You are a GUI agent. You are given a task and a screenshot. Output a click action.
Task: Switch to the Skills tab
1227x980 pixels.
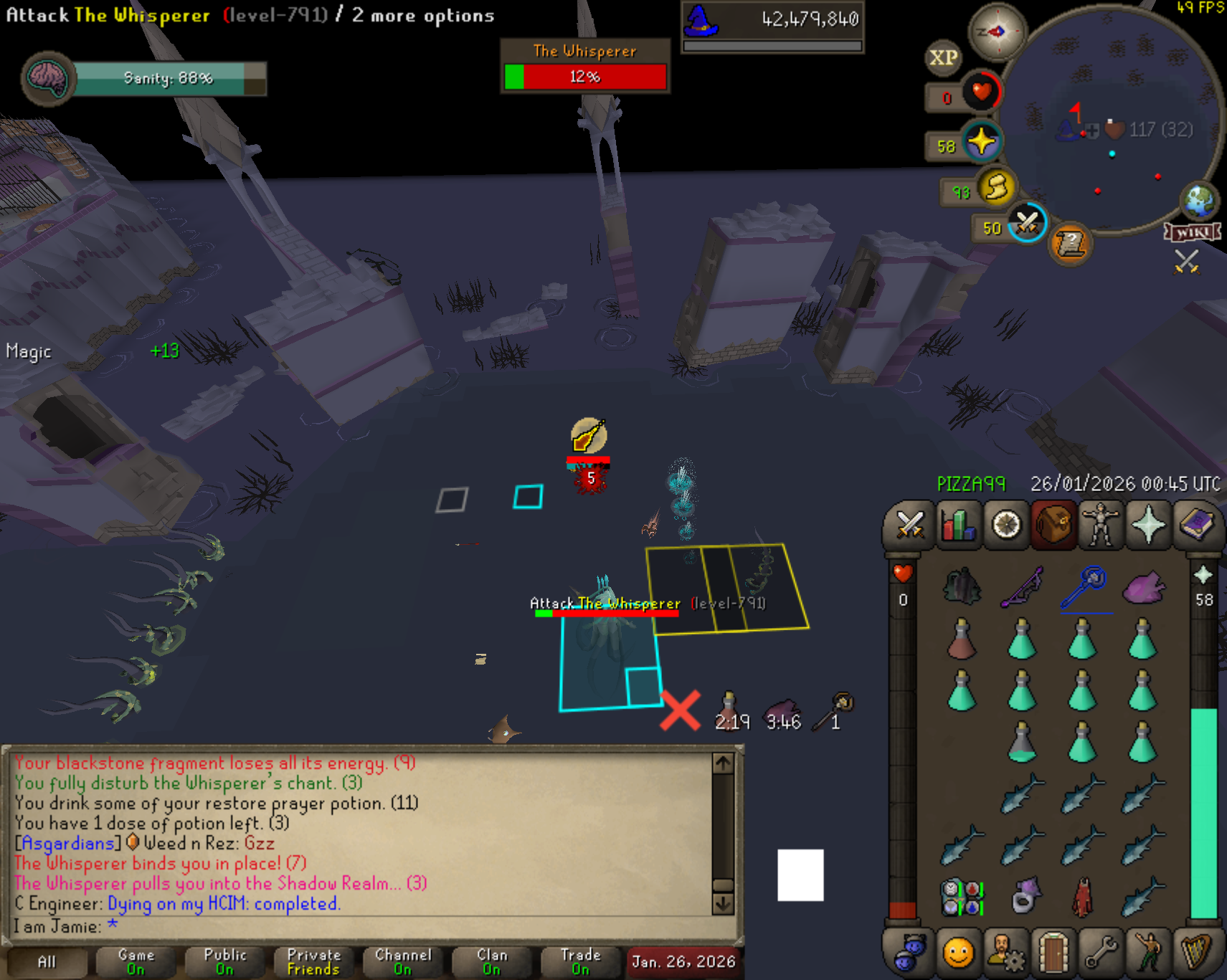958,525
